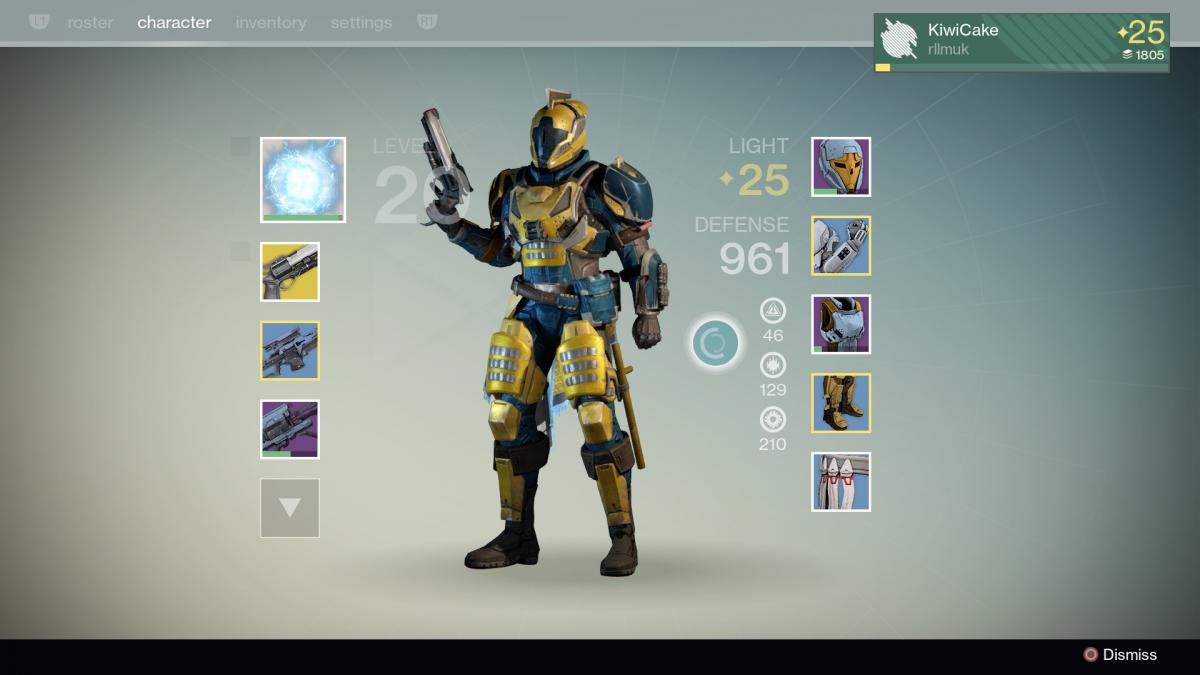Select the chest armor slot
The width and height of the screenshot is (1200, 675).
(841, 324)
